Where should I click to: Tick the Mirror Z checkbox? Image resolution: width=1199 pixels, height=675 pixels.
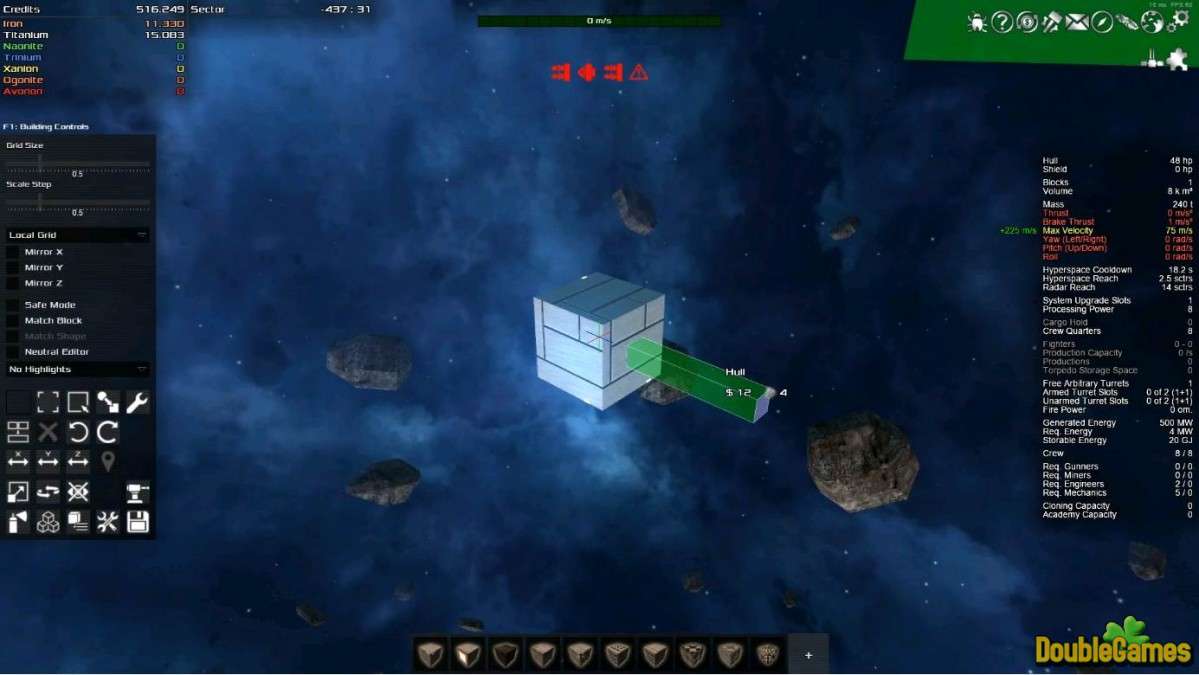click(x=13, y=283)
